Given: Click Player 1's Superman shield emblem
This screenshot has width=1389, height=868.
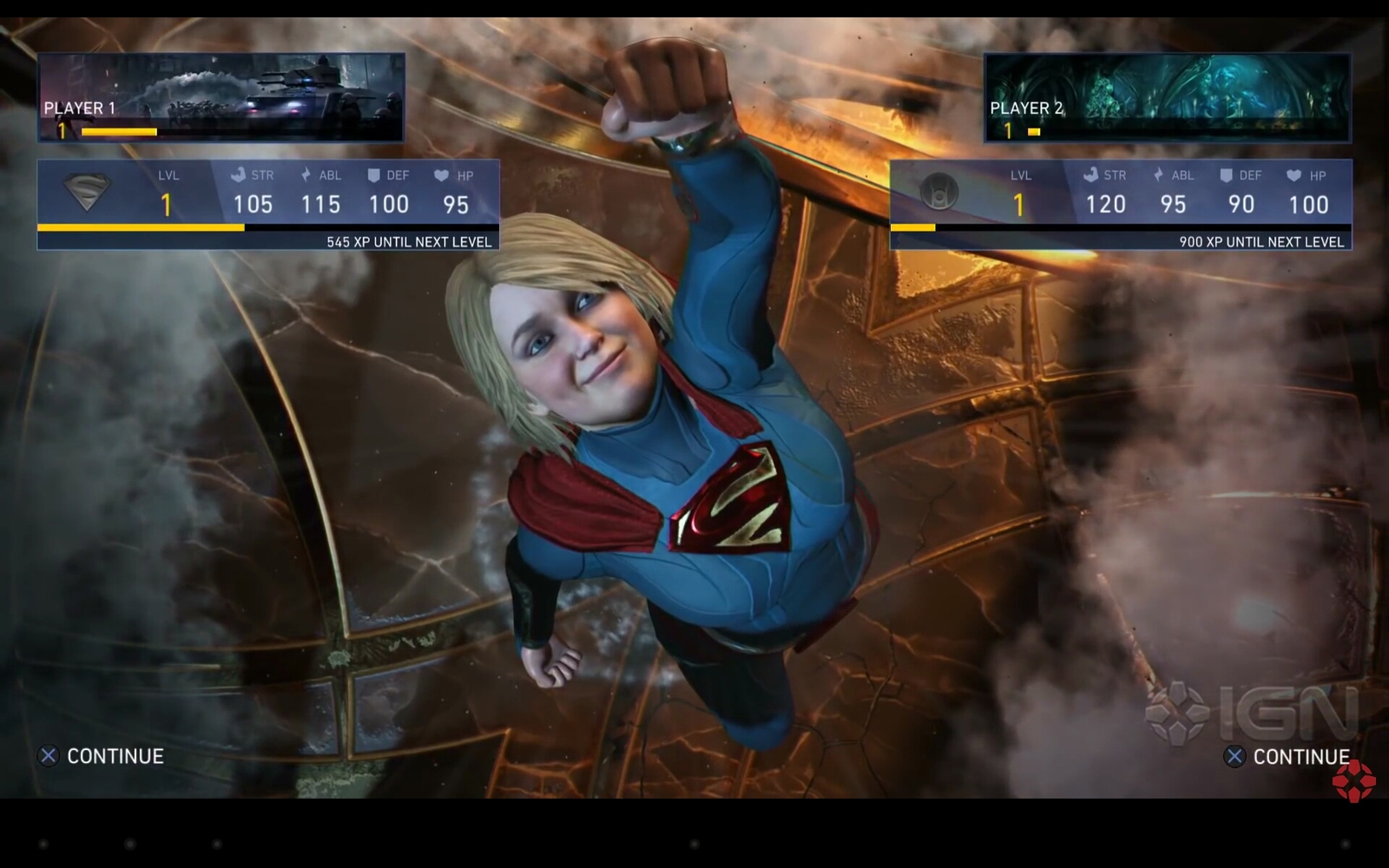Looking at the screenshot, I should 88,192.
